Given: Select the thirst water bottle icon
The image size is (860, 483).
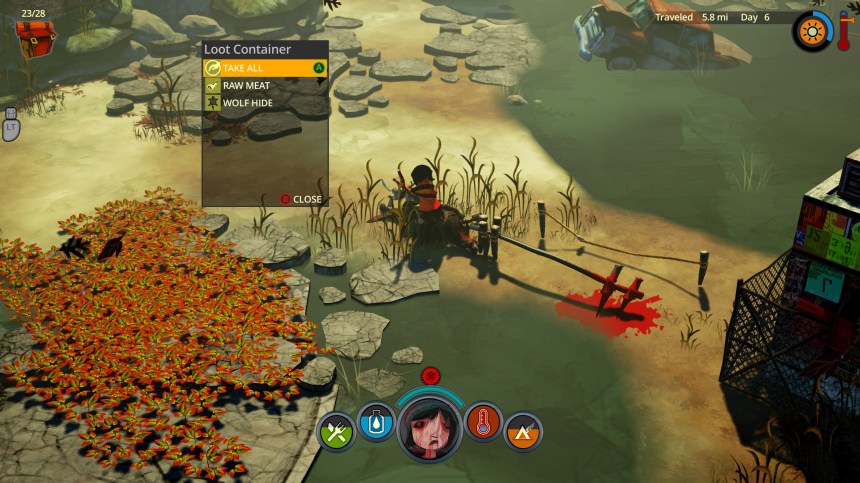Looking at the screenshot, I should pos(377,422).
